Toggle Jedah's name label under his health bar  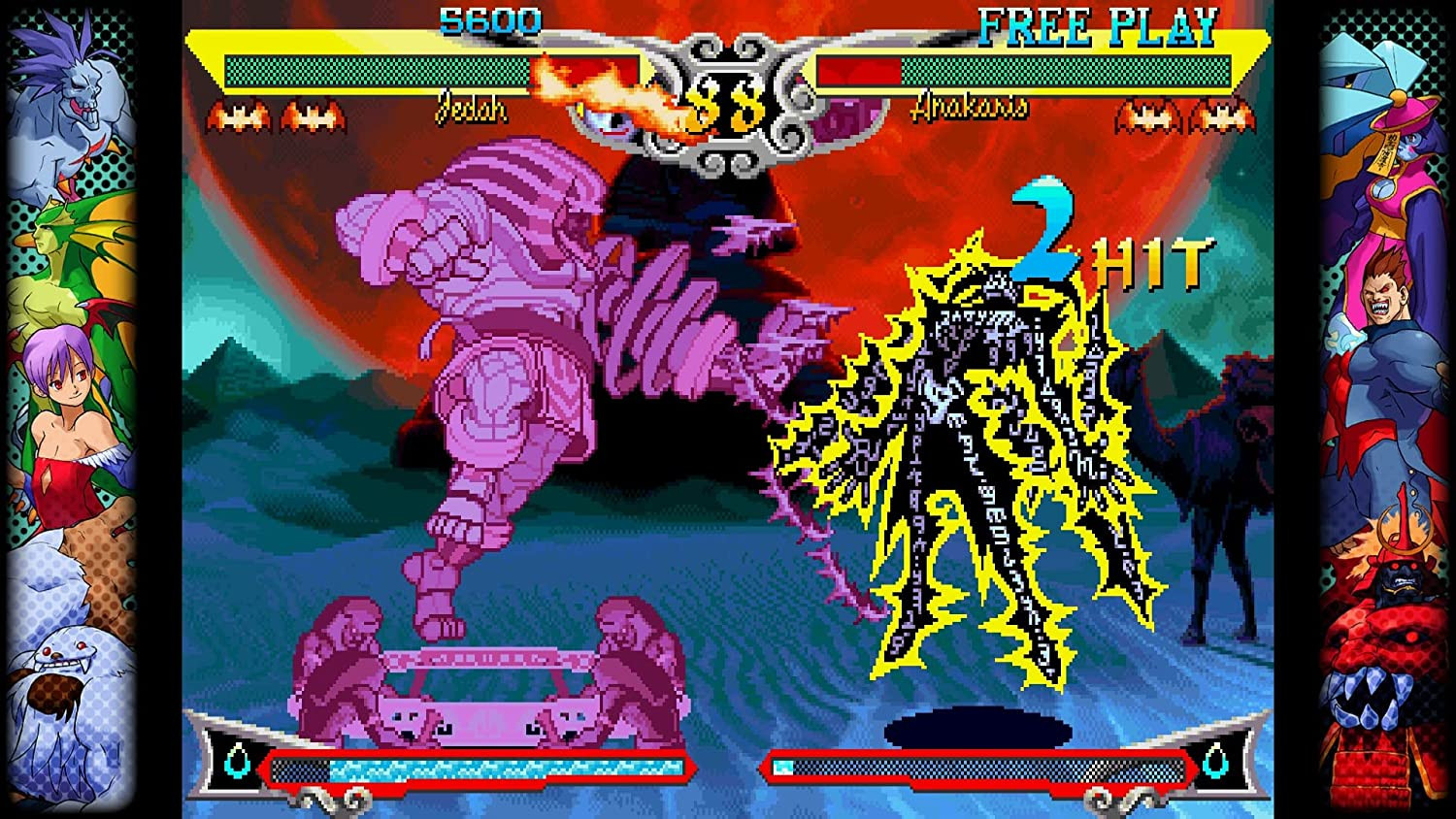click(x=473, y=110)
